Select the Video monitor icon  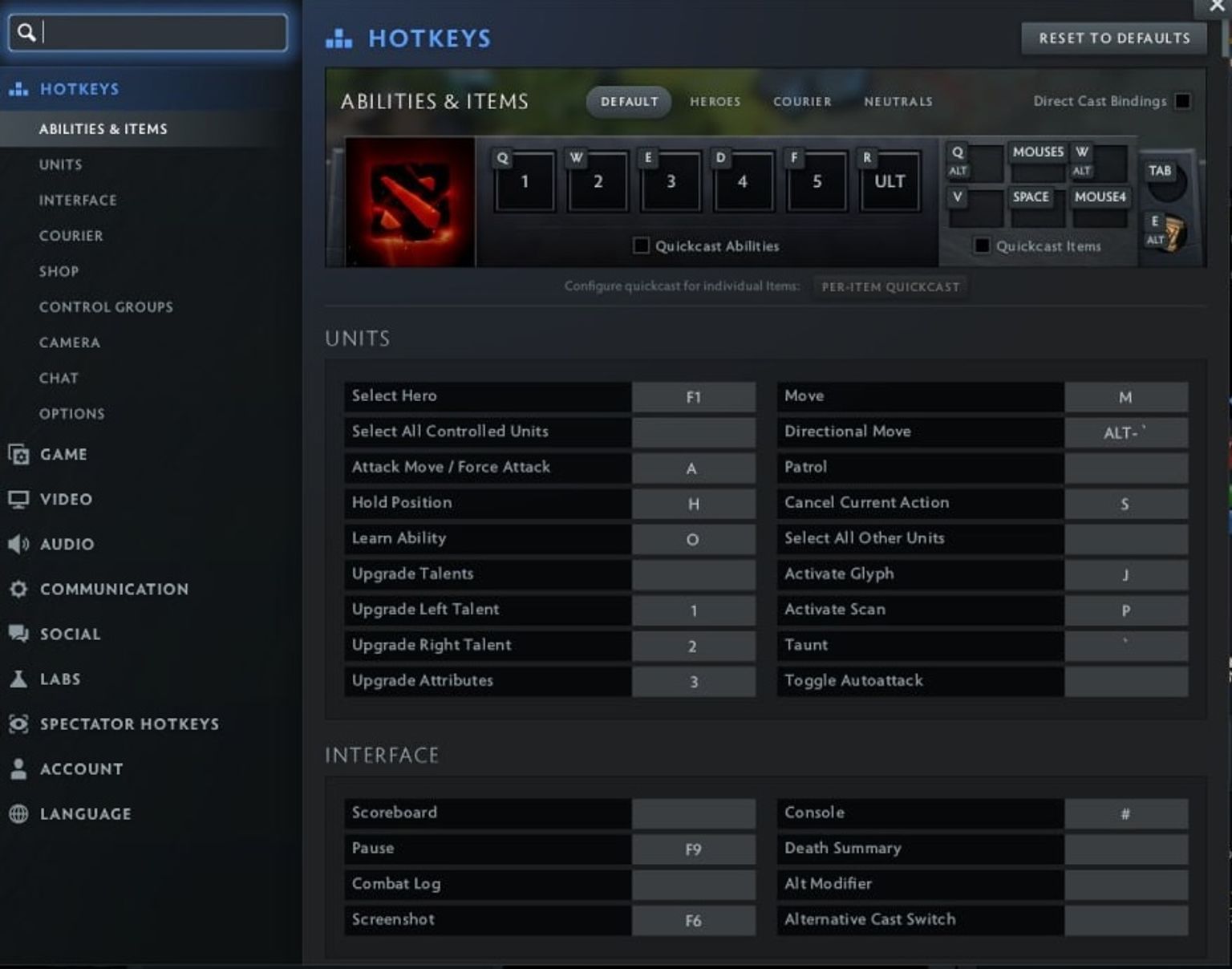(x=18, y=499)
